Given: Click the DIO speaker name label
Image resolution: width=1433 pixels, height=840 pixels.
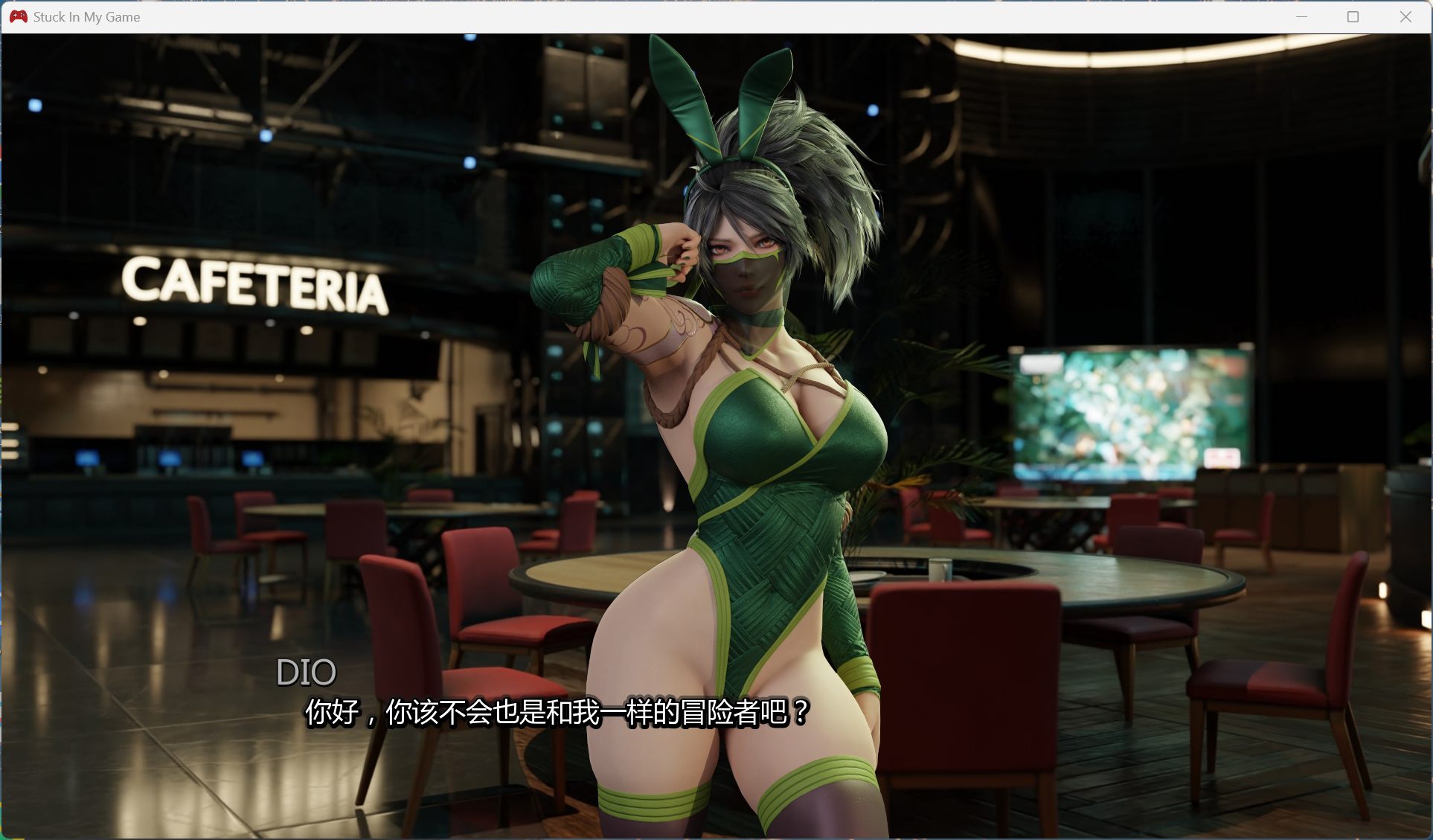Looking at the screenshot, I should click(307, 672).
